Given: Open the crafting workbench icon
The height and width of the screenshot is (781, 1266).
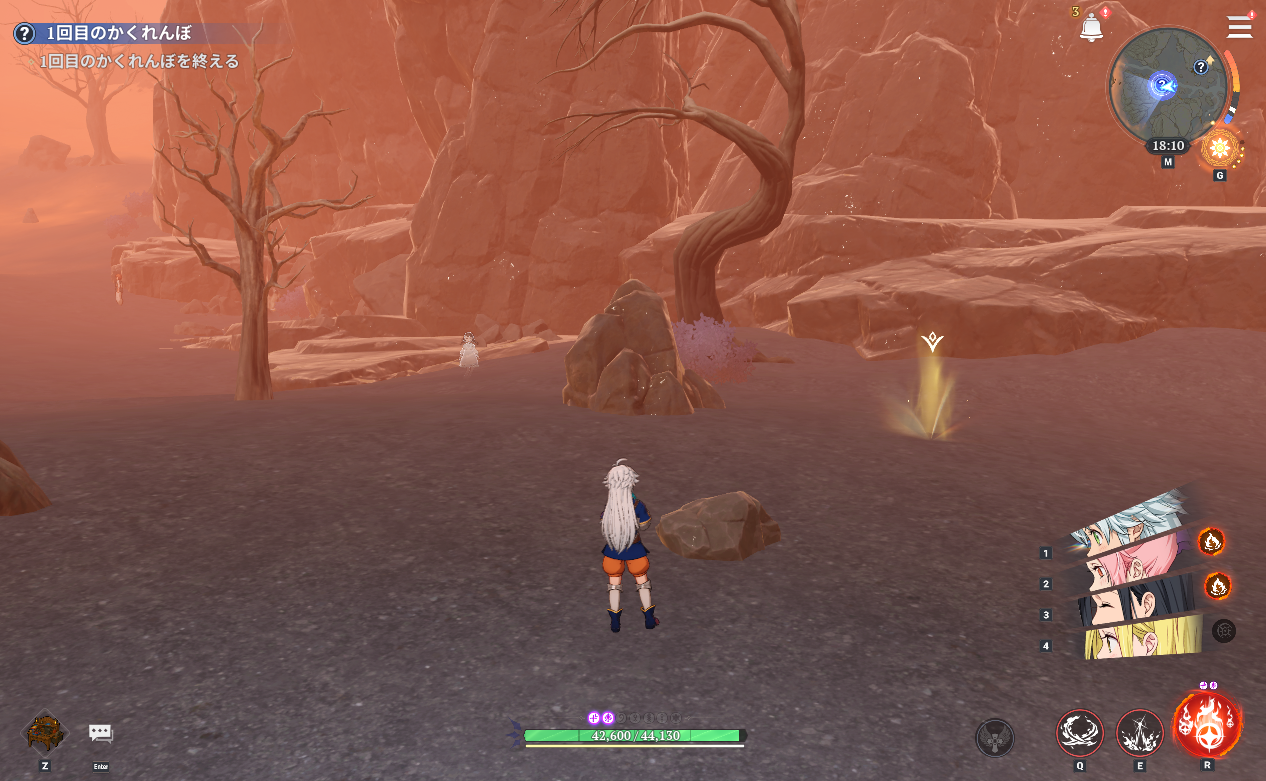Looking at the screenshot, I should [x=45, y=733].
